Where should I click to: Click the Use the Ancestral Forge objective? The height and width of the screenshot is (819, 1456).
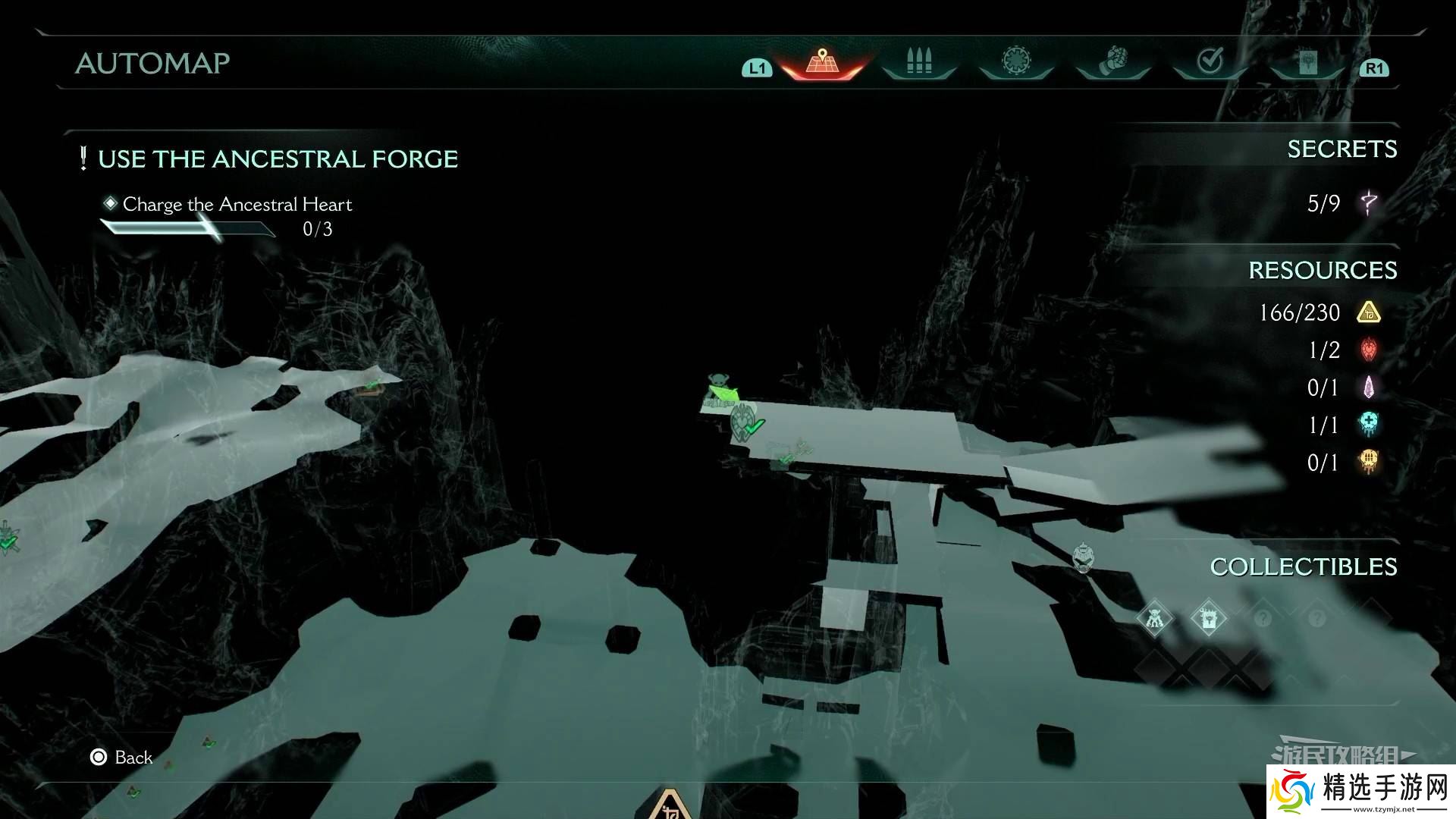click(278, 159)
